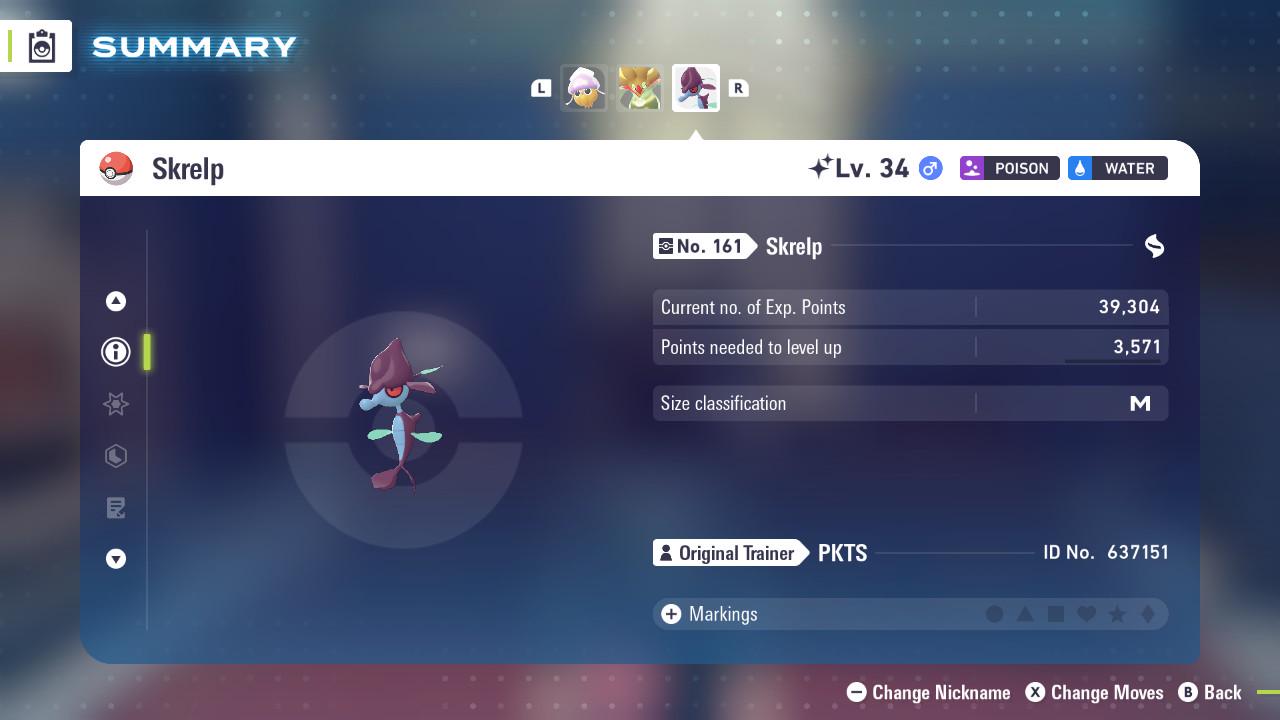The height and width of the screenshot is (720, 1280).
Task: Click the Poké Ball icon next to Skrelp
Action: click(116, 168)
